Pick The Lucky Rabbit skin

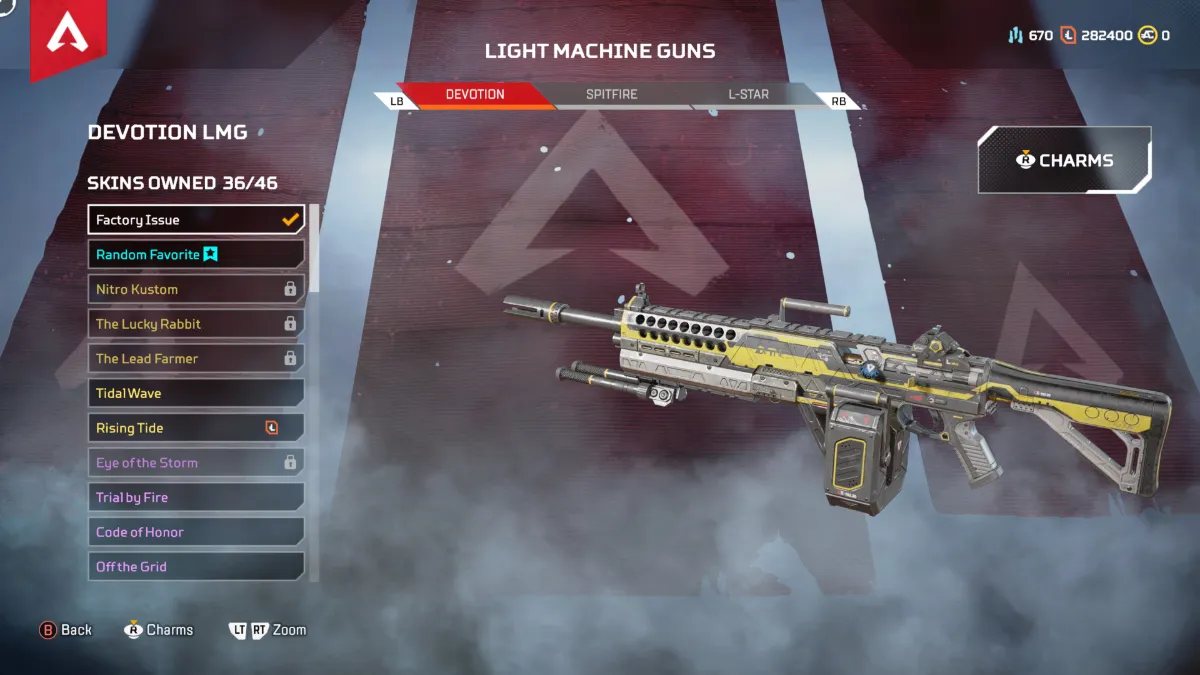(196, 324)
